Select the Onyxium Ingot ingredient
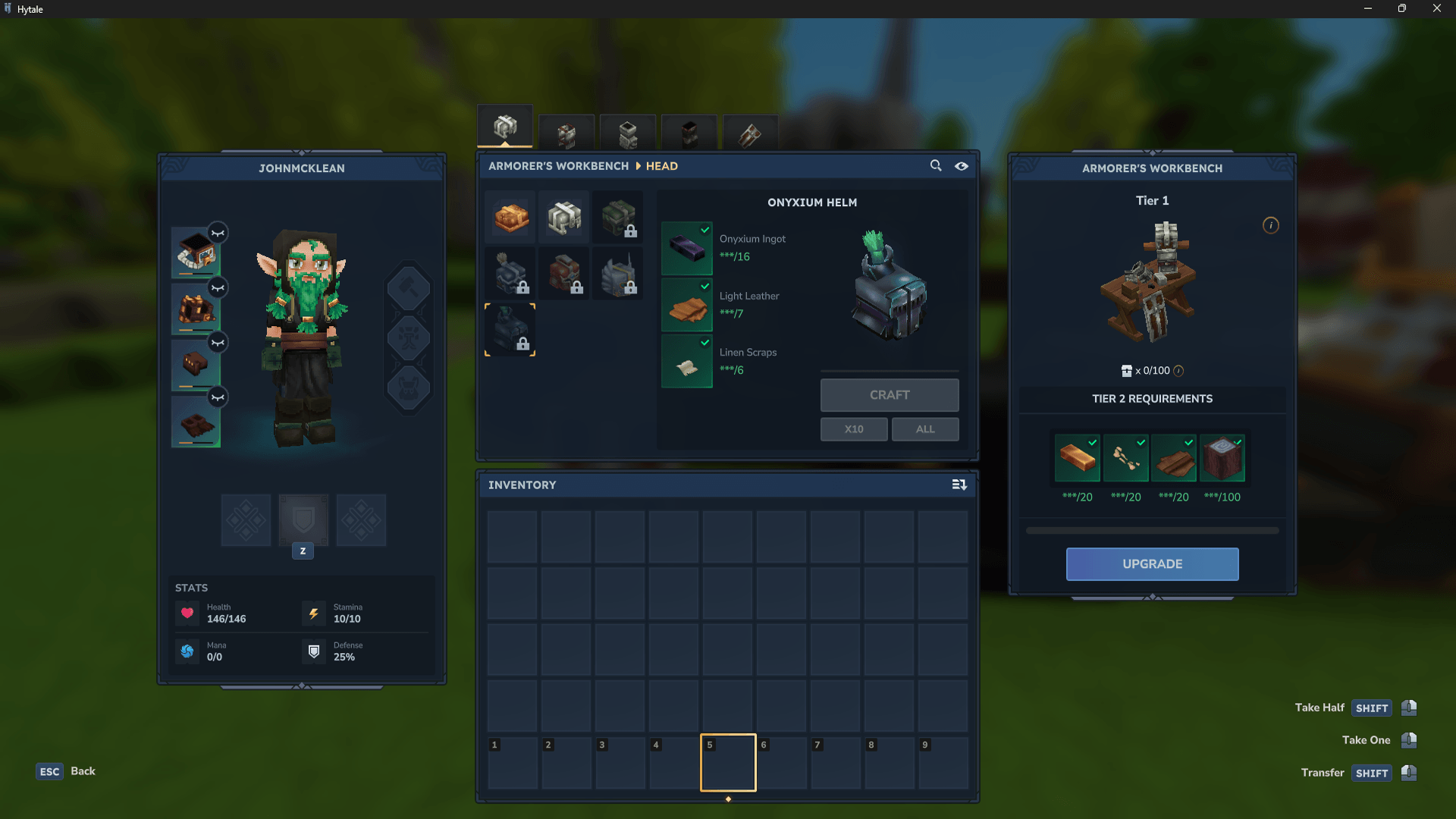This screenshot has width=1456, height=819. click(x=687, y=248)
